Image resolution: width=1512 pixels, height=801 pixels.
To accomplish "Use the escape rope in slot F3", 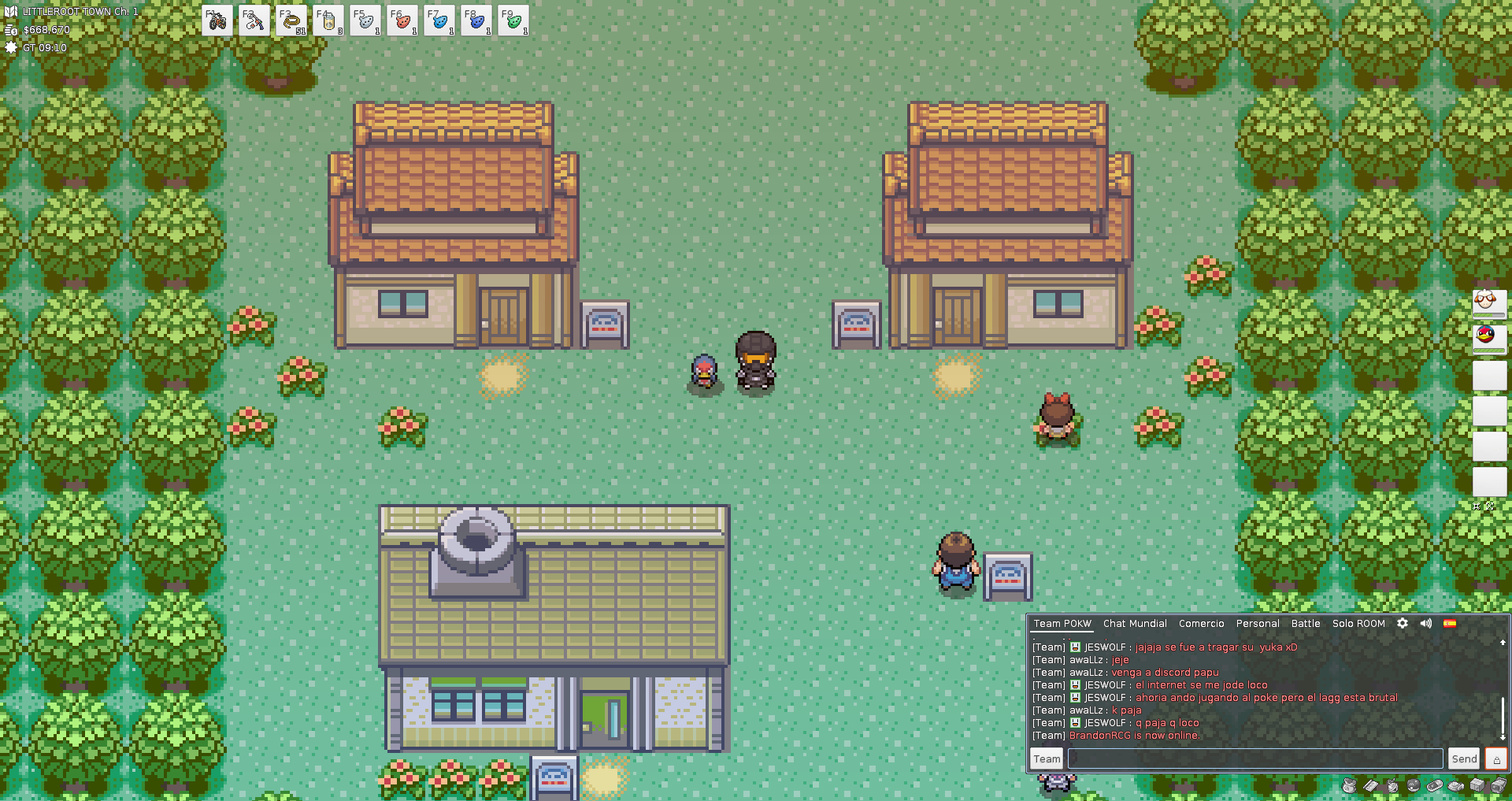I will 291,20.
